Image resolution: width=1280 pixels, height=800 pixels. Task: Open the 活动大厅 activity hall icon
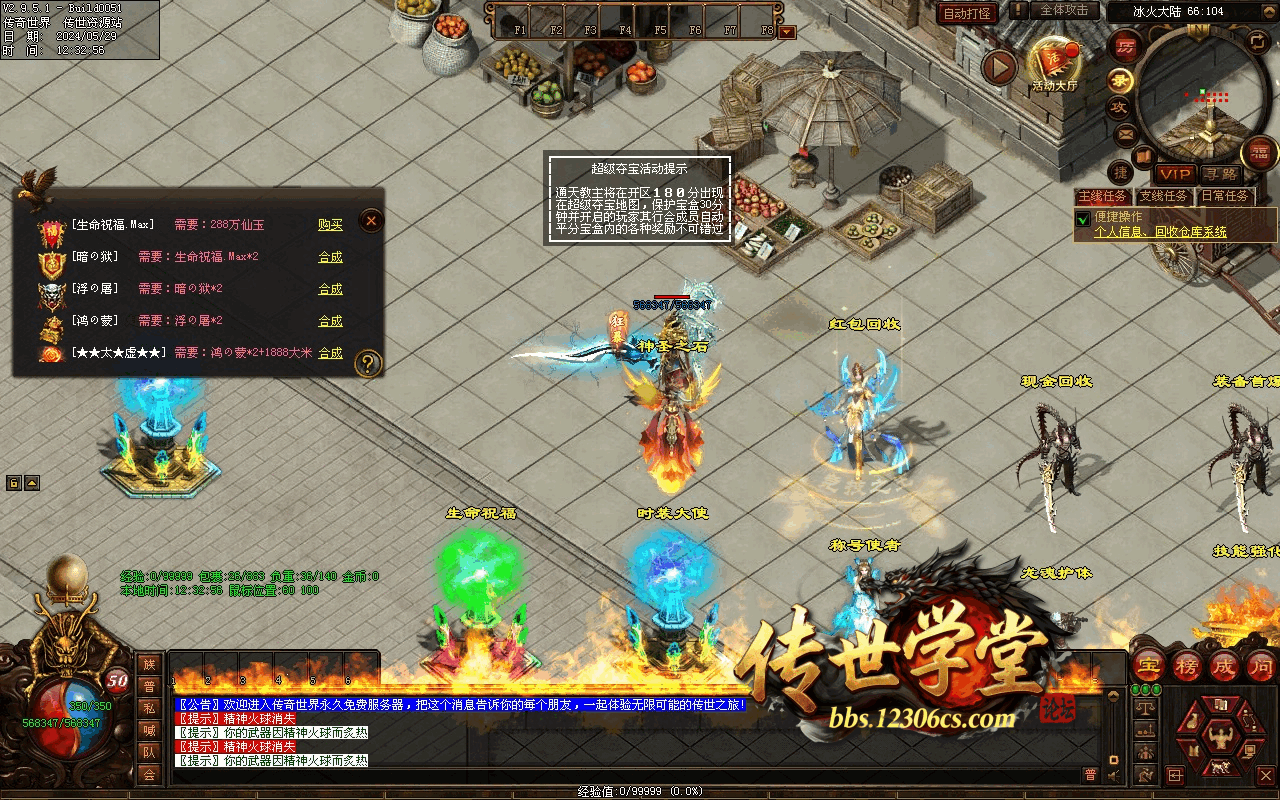pos(1056,62)
